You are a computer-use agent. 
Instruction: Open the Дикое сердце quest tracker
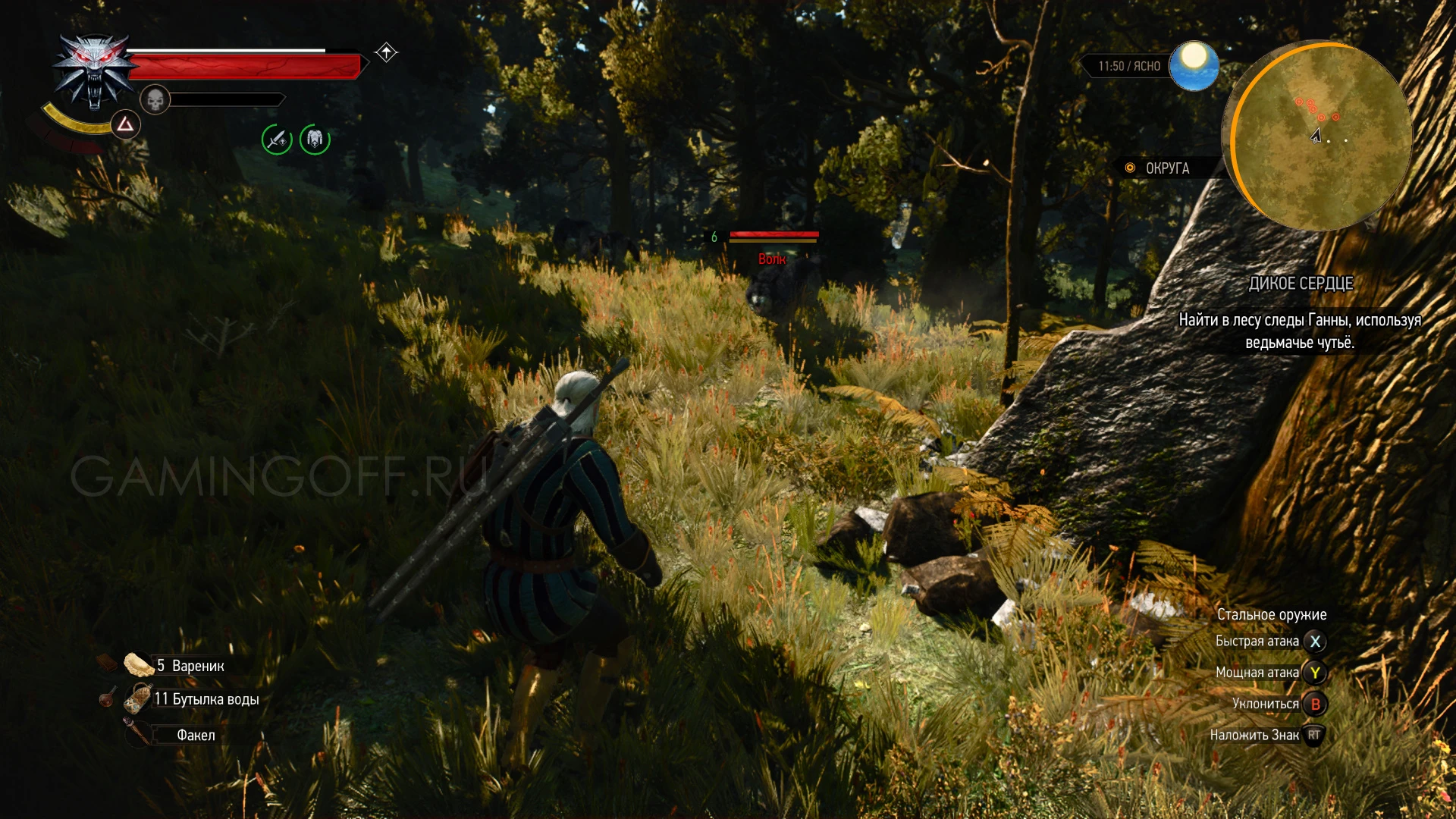point(1301,284)
